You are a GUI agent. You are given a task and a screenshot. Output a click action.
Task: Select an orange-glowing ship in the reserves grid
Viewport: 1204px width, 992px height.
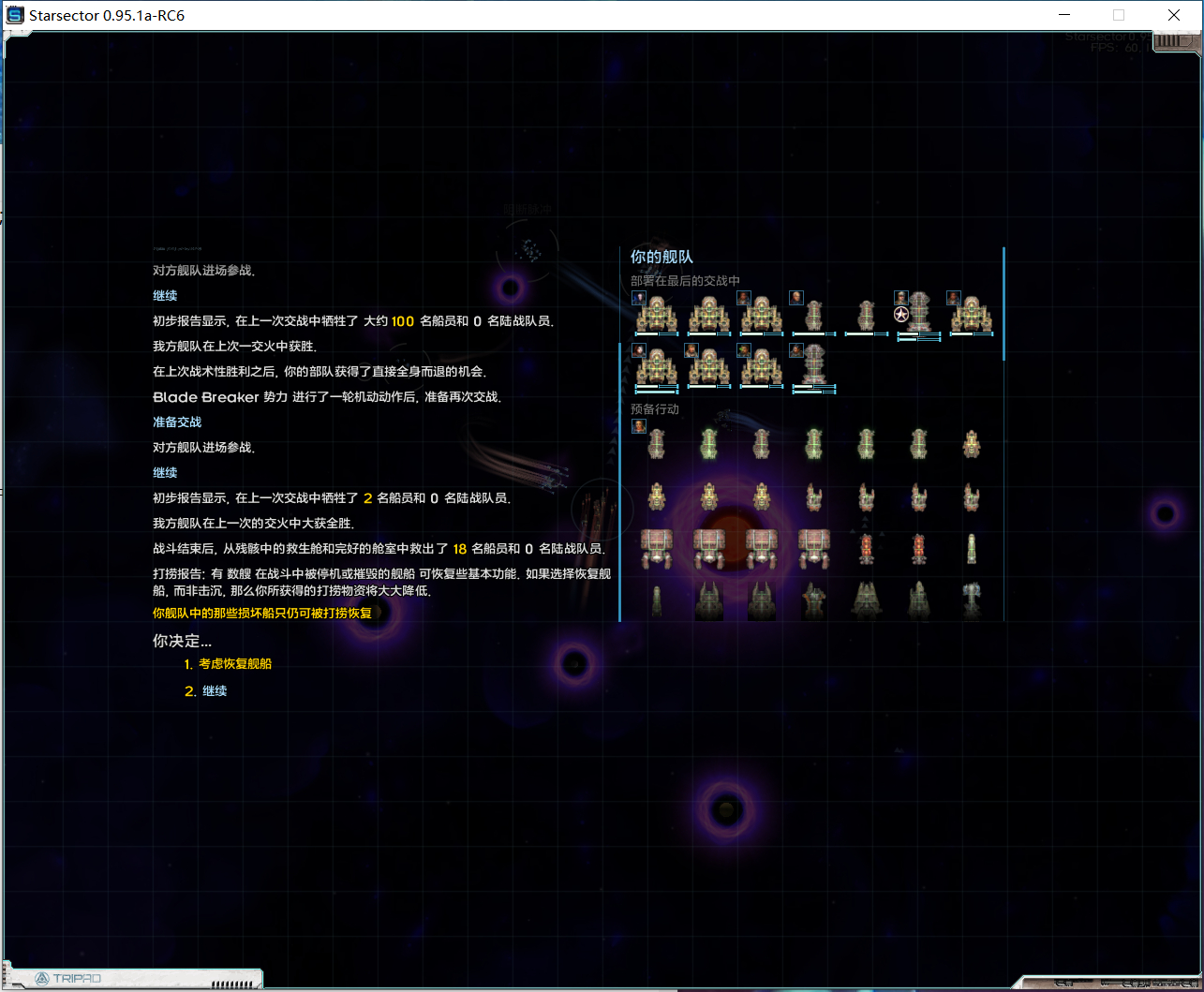coord(867,547)
